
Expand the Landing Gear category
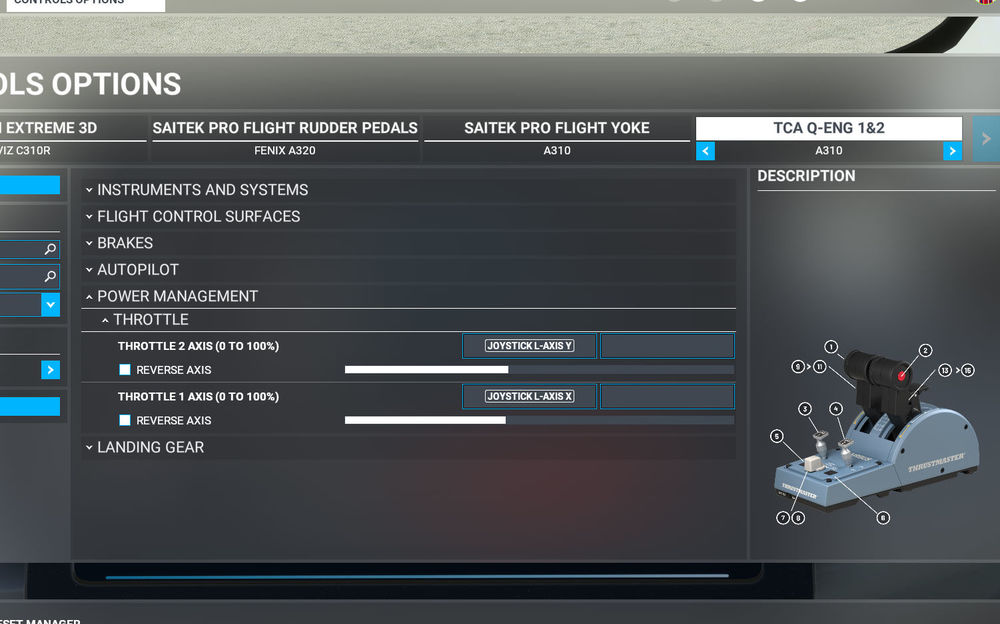point(150,447)
